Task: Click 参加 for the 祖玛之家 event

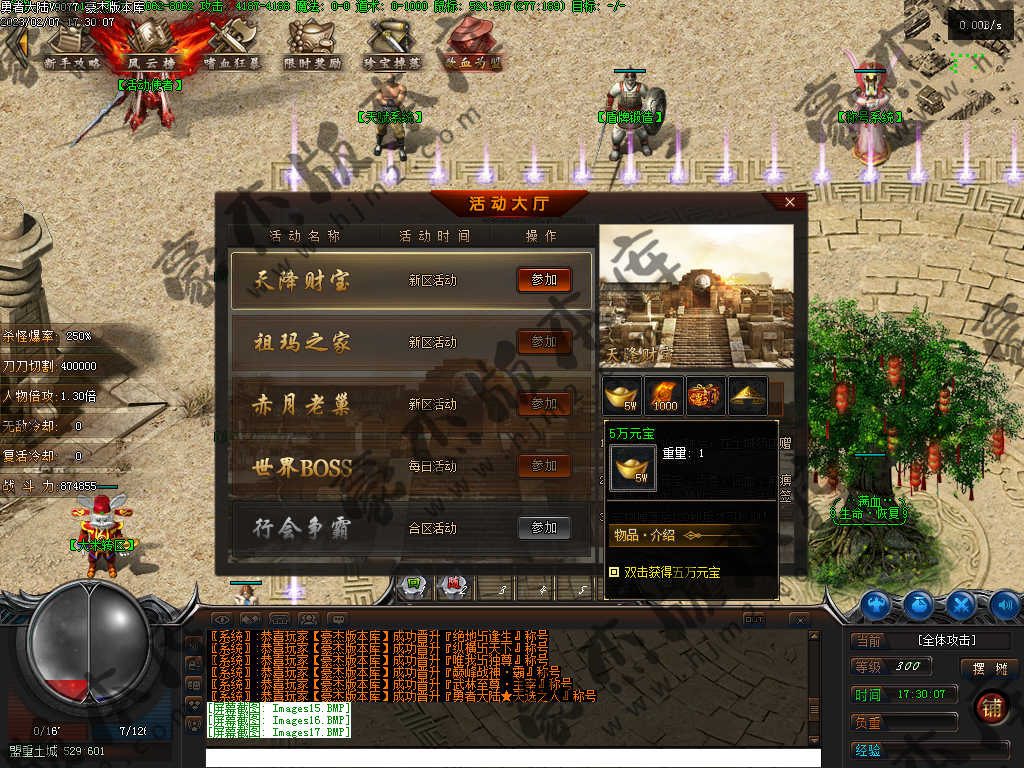Action: click(544, 342)
